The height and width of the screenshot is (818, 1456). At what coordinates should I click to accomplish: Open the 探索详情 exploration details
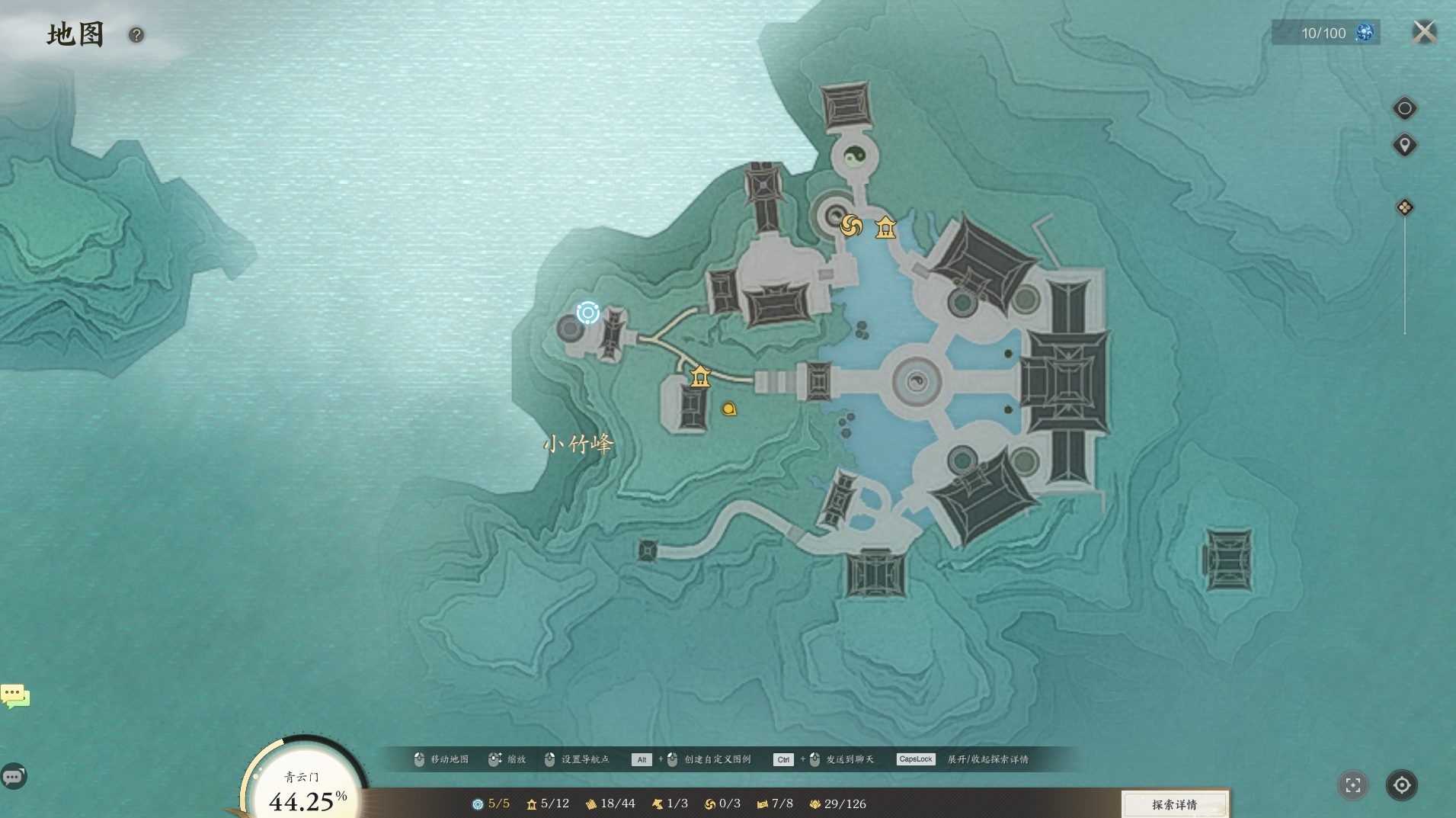1174,804
